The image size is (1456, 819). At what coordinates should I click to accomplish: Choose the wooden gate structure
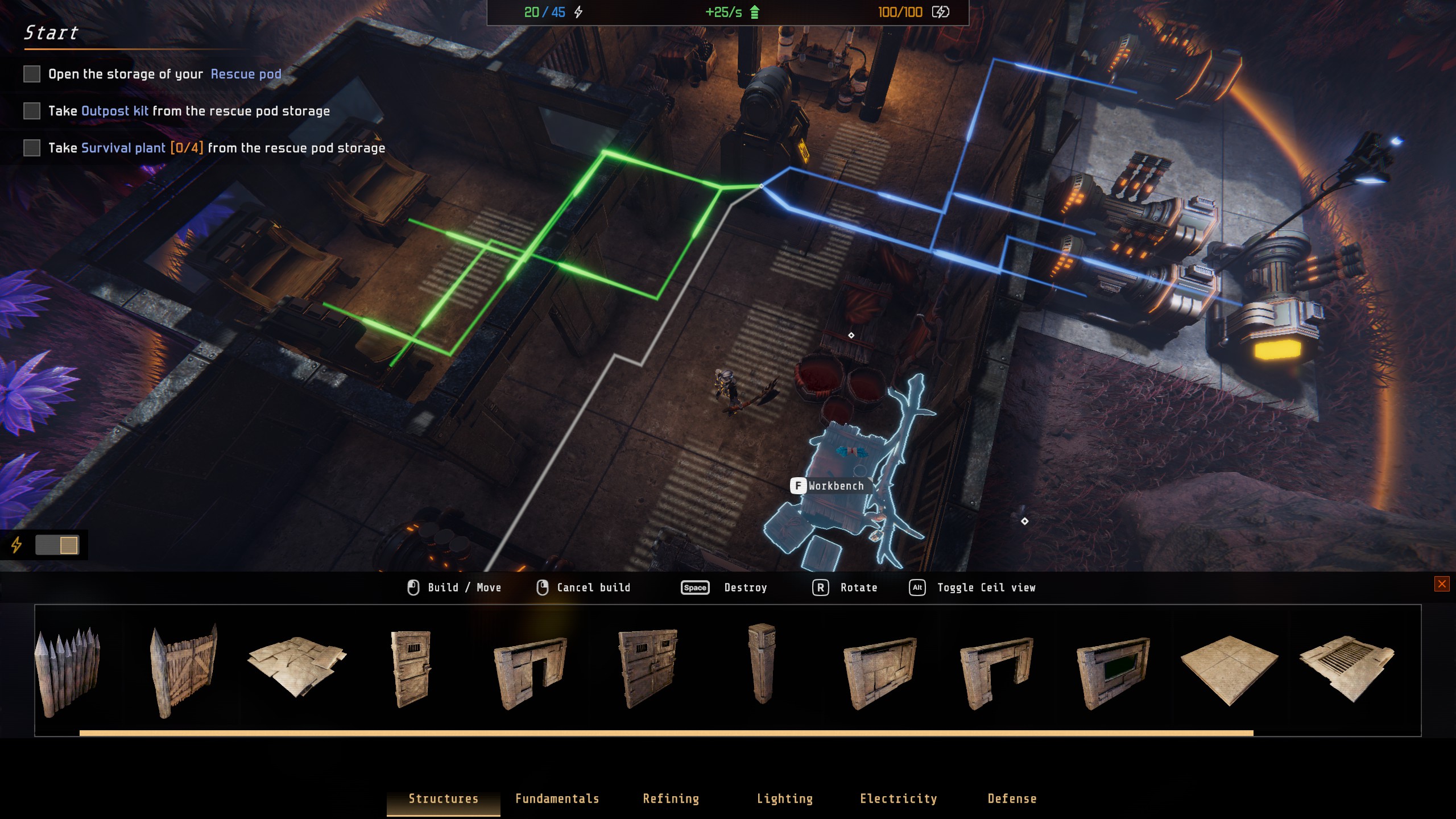[x=184, y=670]
